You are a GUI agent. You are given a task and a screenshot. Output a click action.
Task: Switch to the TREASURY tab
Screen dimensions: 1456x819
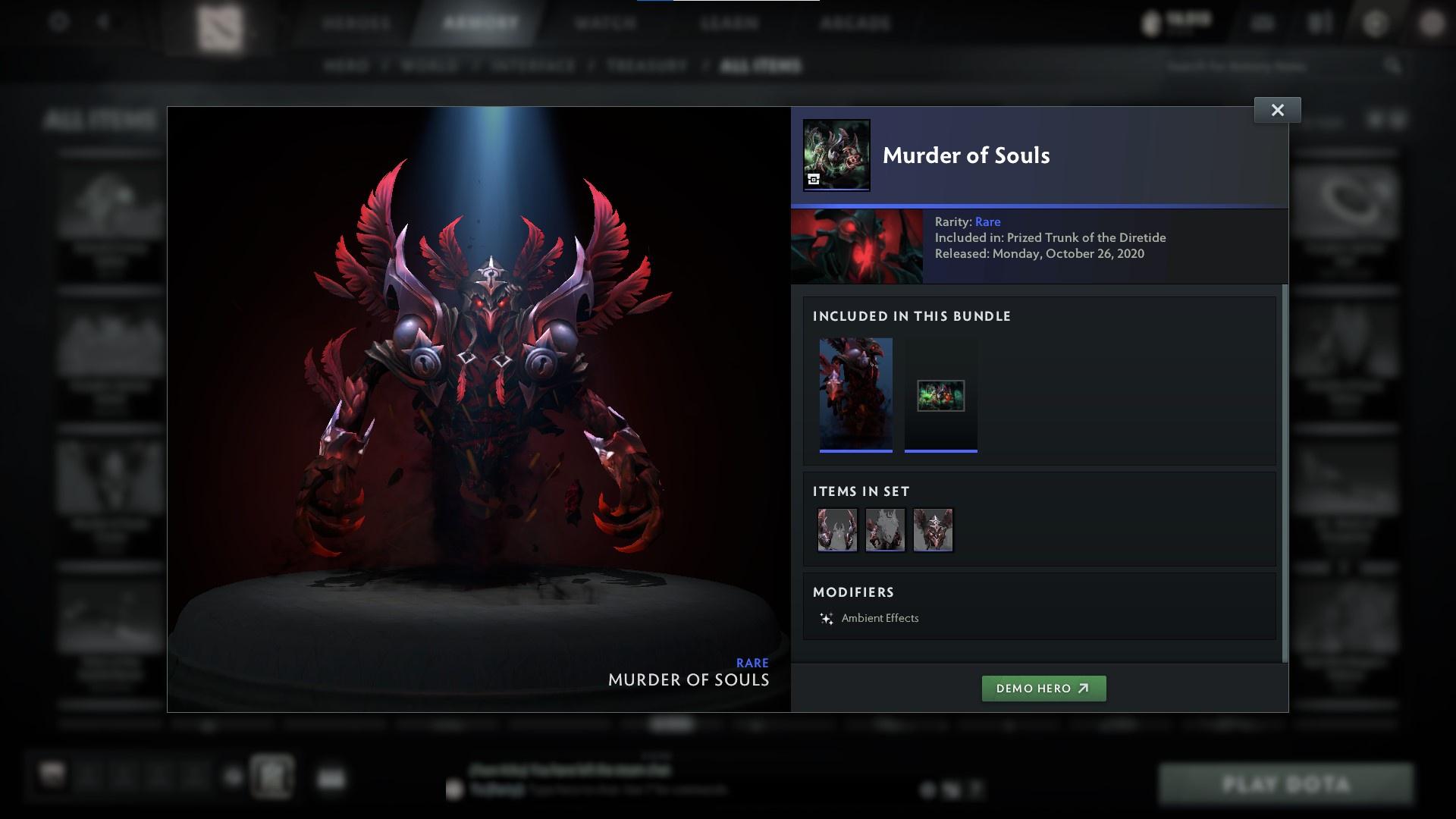point(645,65)
